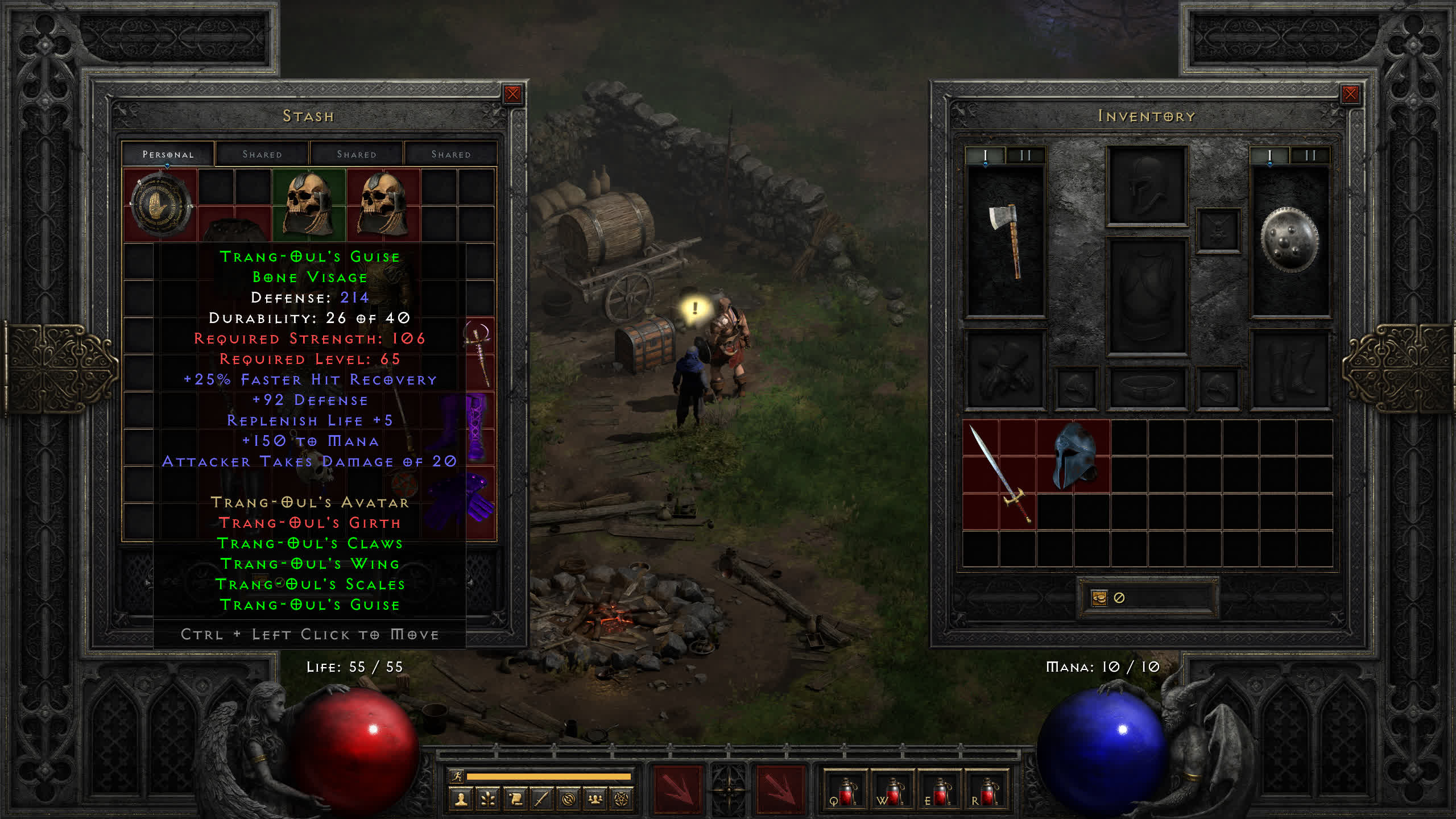This screenshot has width=1456, height=819.
Task: Toggle the run/walk icon
Action: coord(457,776)
